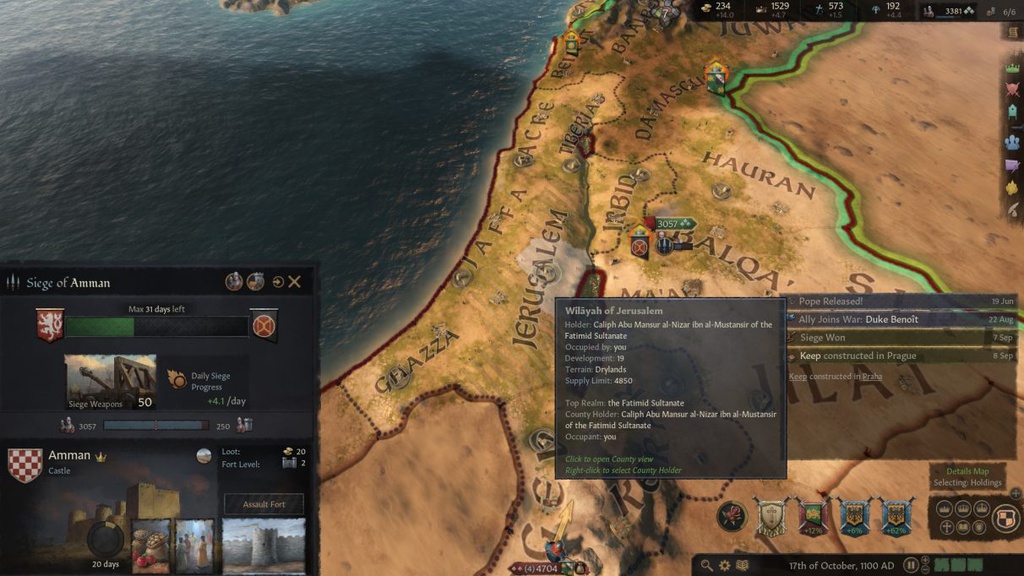
Task: Select the Siege Weapons catapult thumbnail
Action: [x=110, y=380]
